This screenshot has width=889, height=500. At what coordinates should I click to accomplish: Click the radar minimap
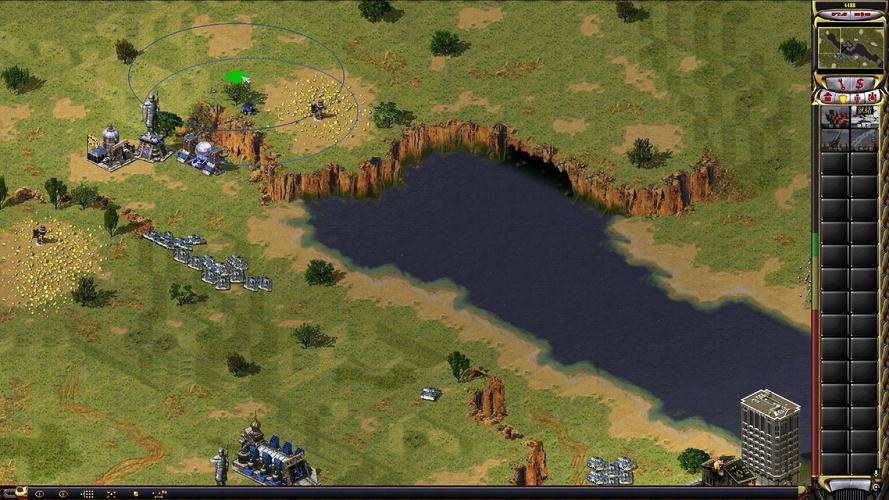click(848, 47)
